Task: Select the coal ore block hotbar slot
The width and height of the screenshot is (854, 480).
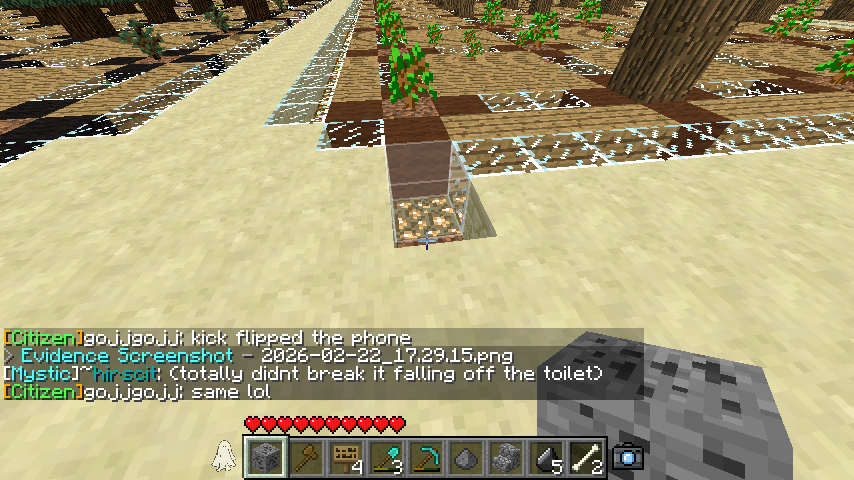Action: click(265, 458)
